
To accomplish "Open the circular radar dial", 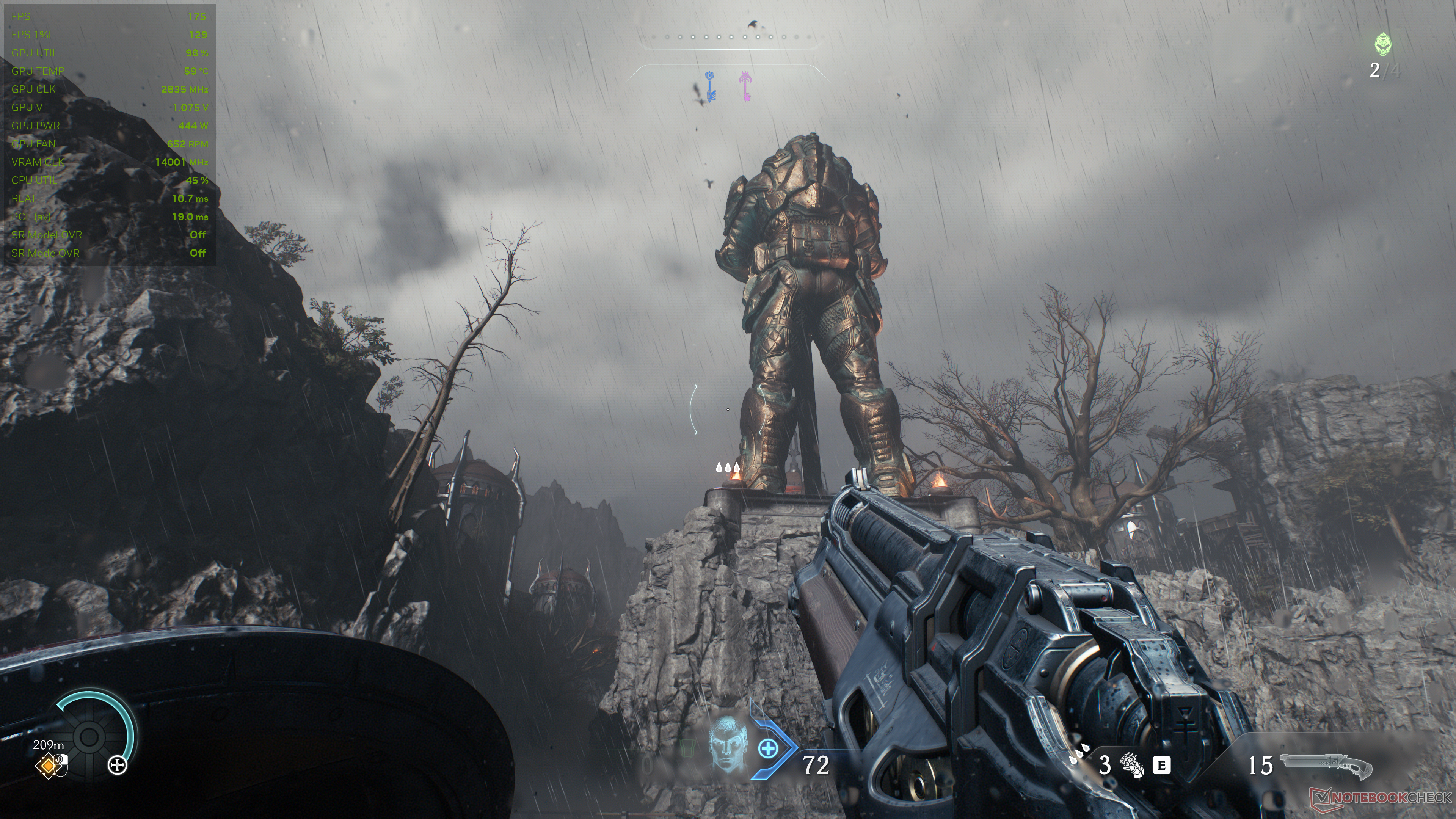I will tap(89, 736).
